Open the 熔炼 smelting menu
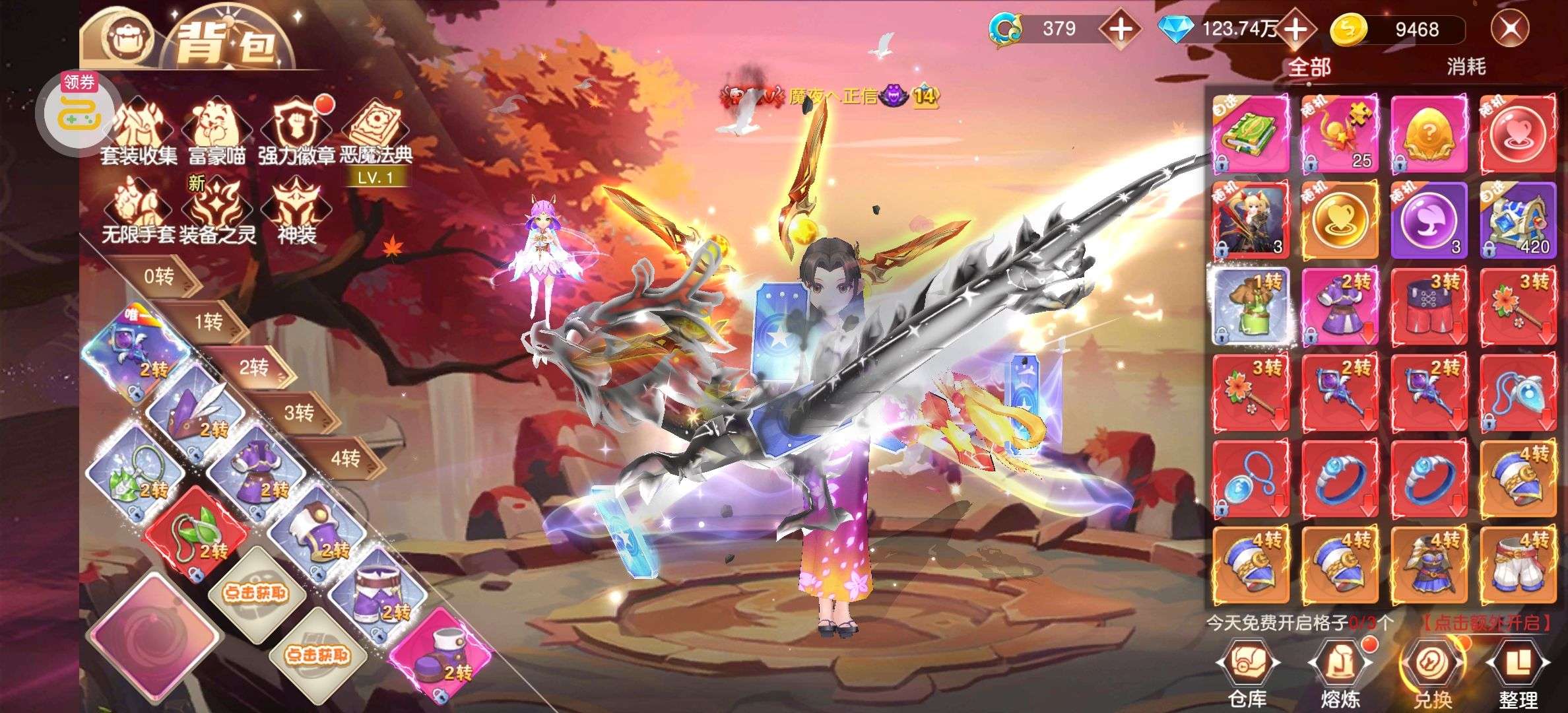 [x=1340, y=673]
